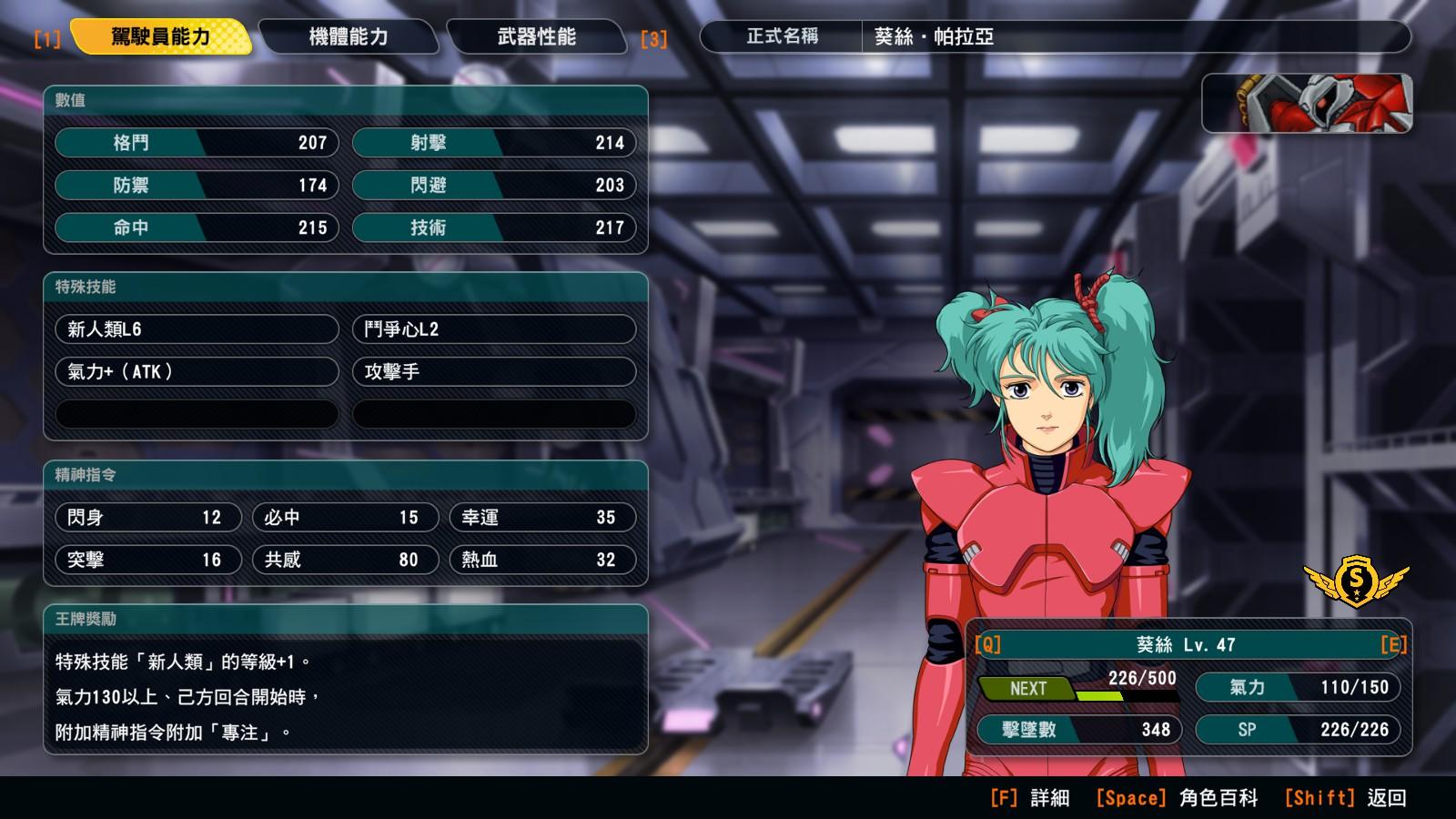
Task: Select the 攻擊手 skill entry
Action: 493,371
